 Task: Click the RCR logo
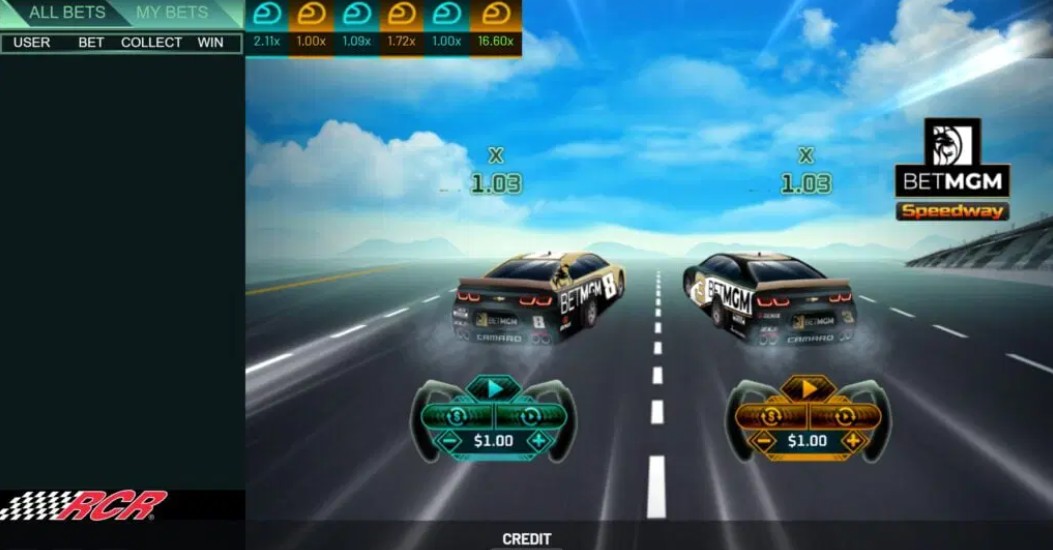tap(83, 505)
